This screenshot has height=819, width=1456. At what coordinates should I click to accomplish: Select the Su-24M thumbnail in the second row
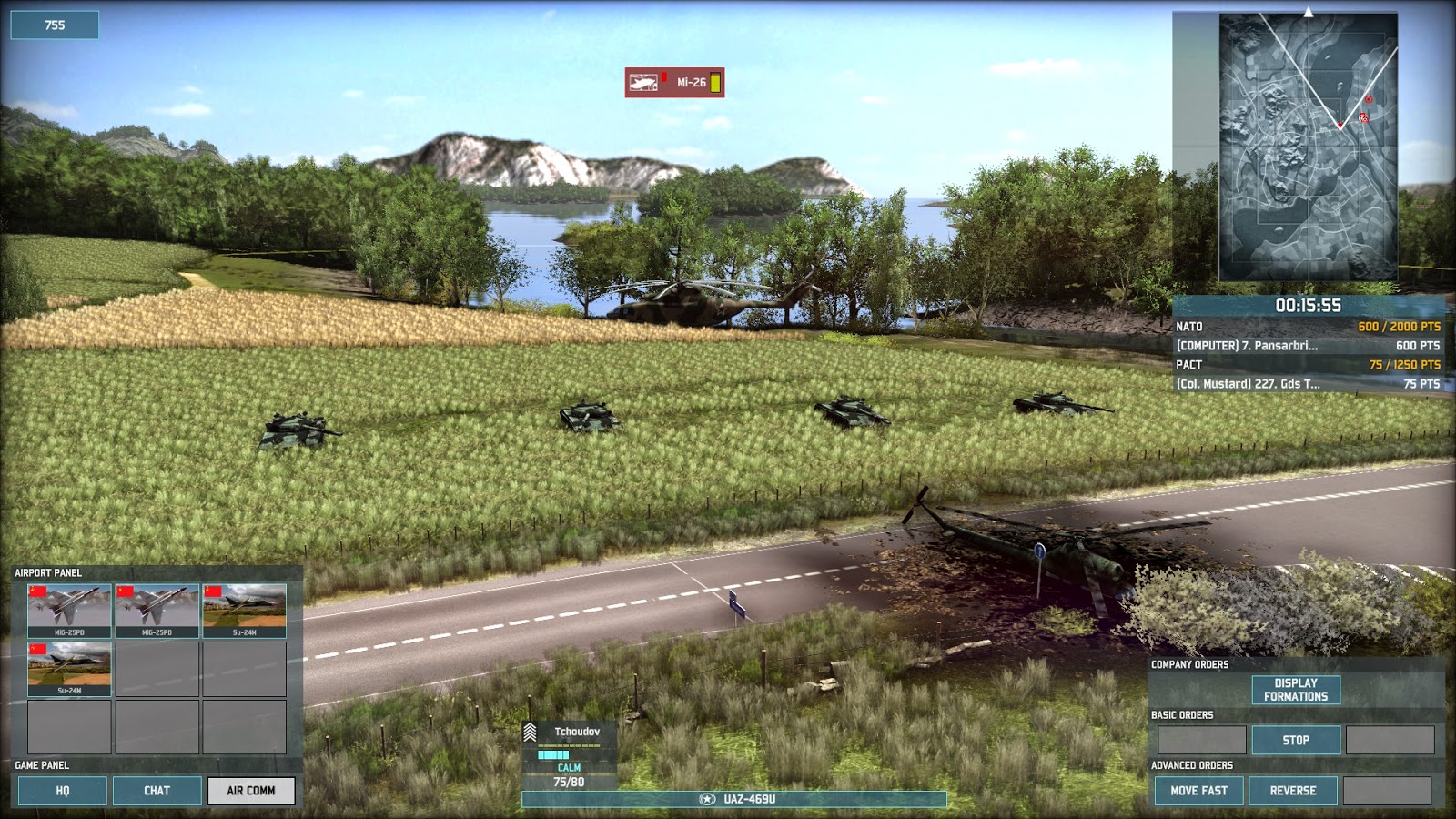(68, 667)
